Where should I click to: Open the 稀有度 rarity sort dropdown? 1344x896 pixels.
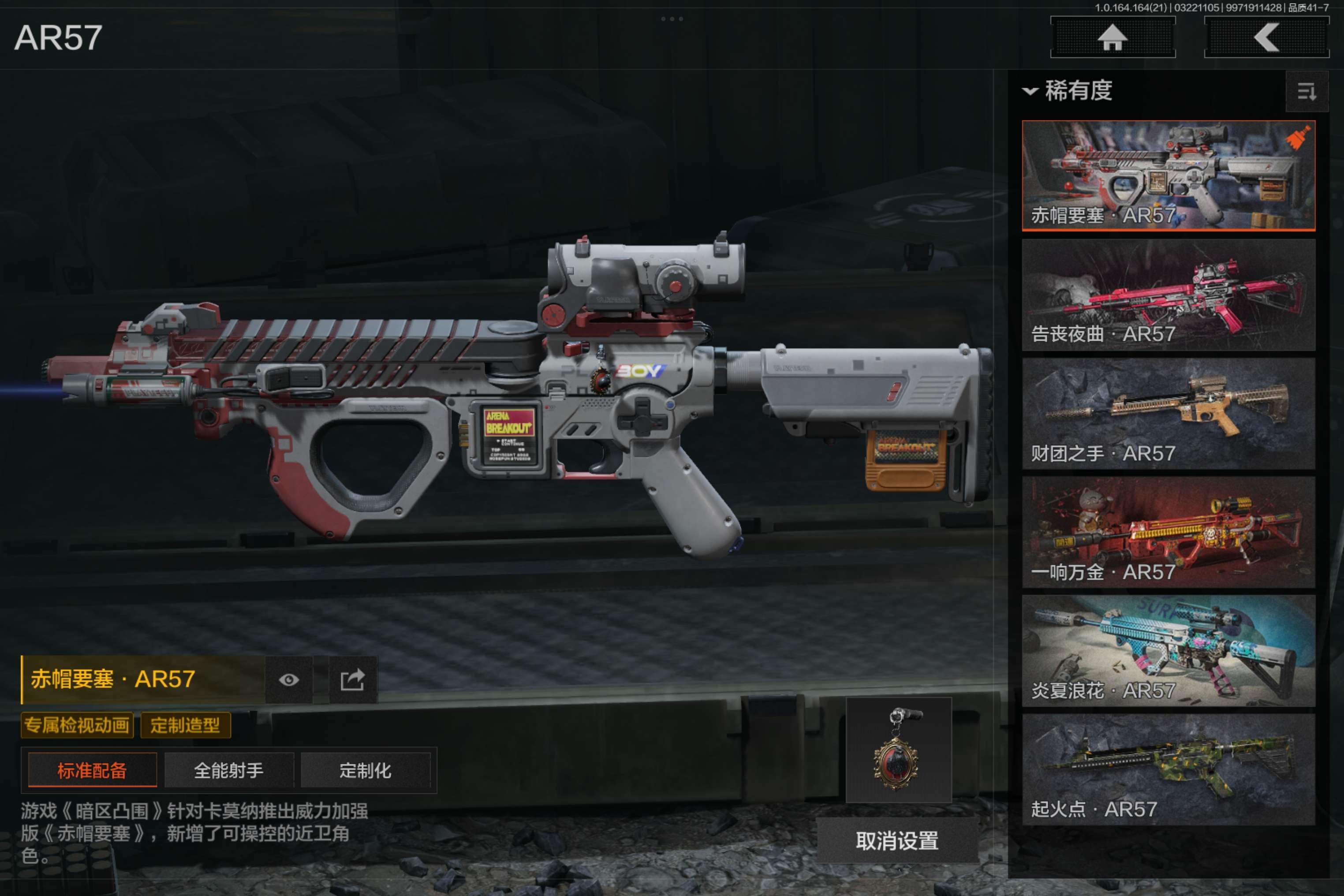pyautogui.click(x=1068, y=91)
